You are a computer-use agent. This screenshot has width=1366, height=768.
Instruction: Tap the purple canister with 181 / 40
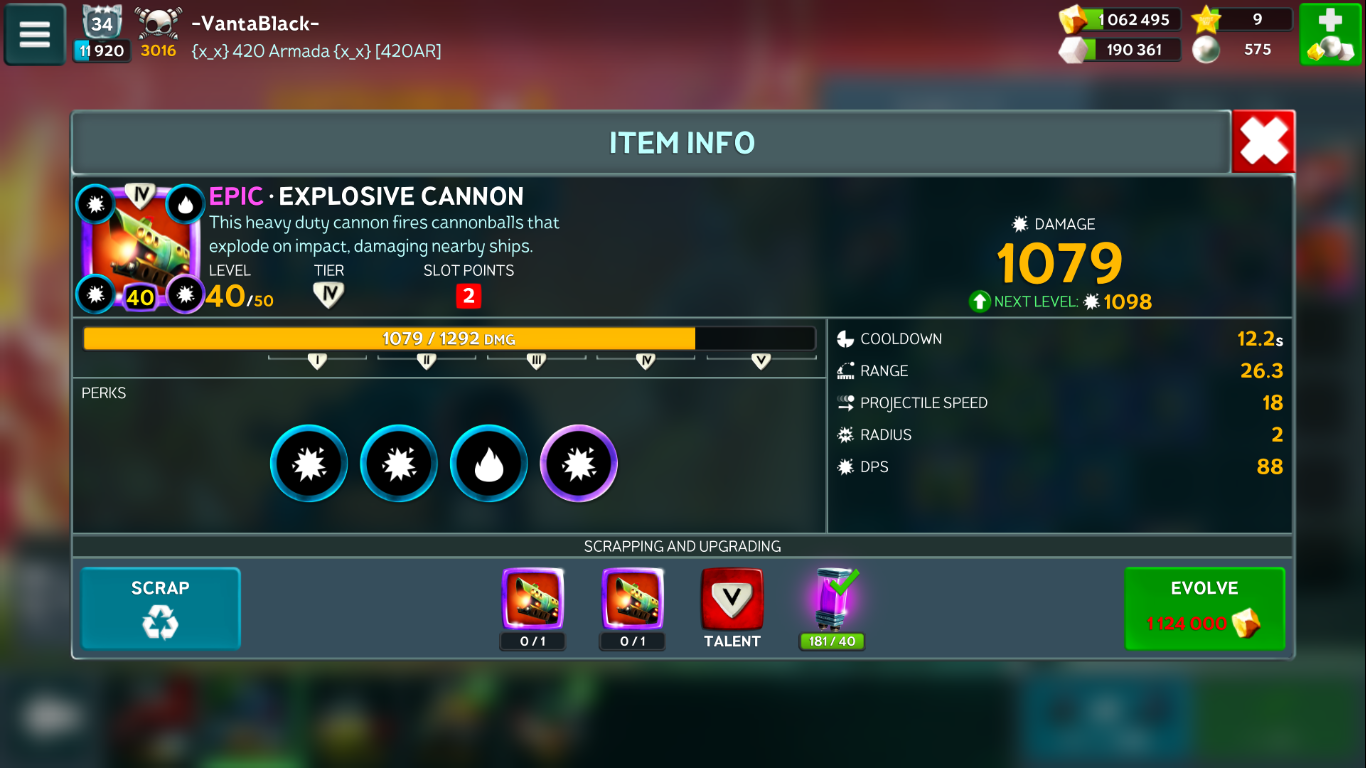832,601
